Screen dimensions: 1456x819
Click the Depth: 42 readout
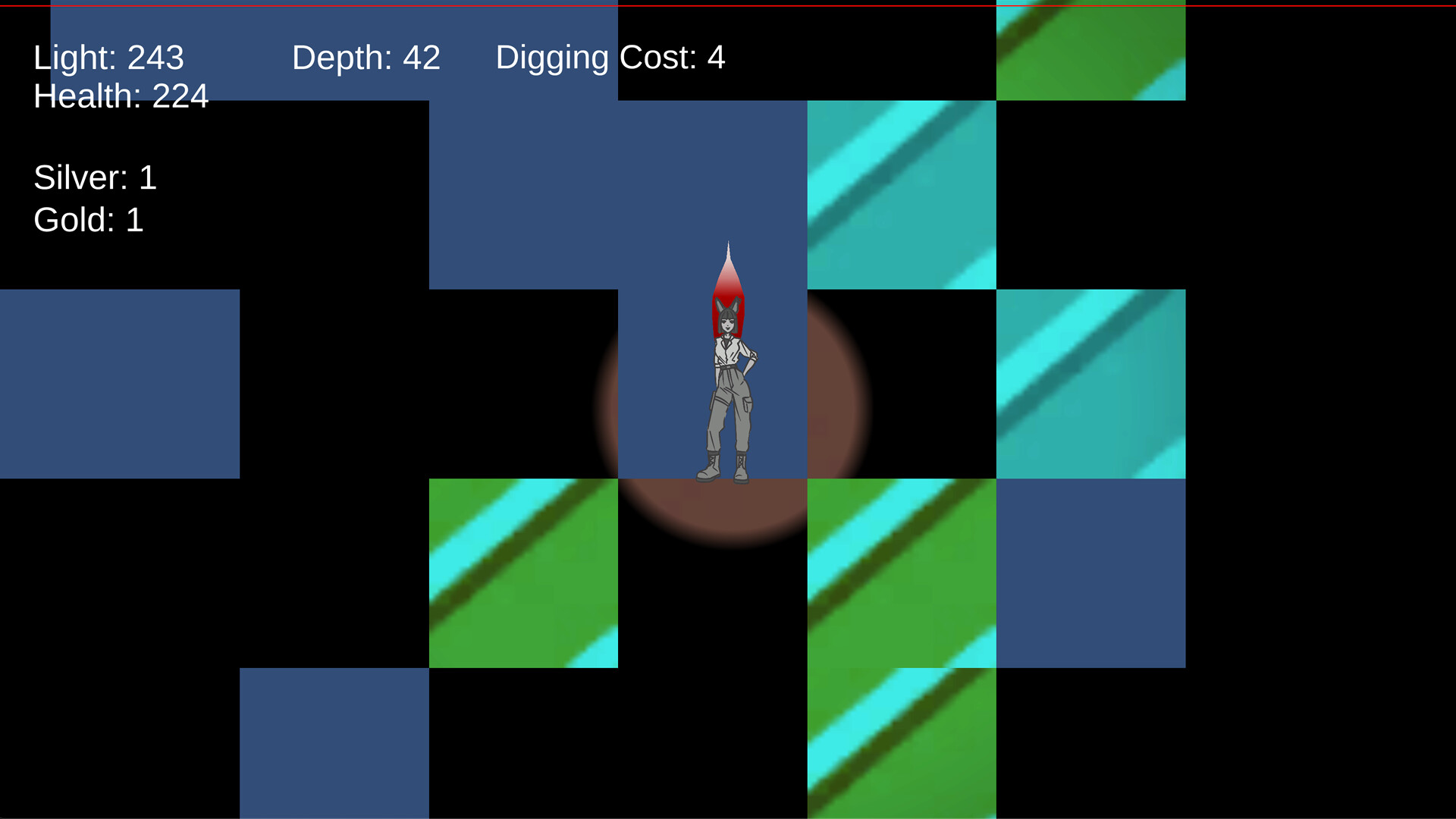point(366,57)
